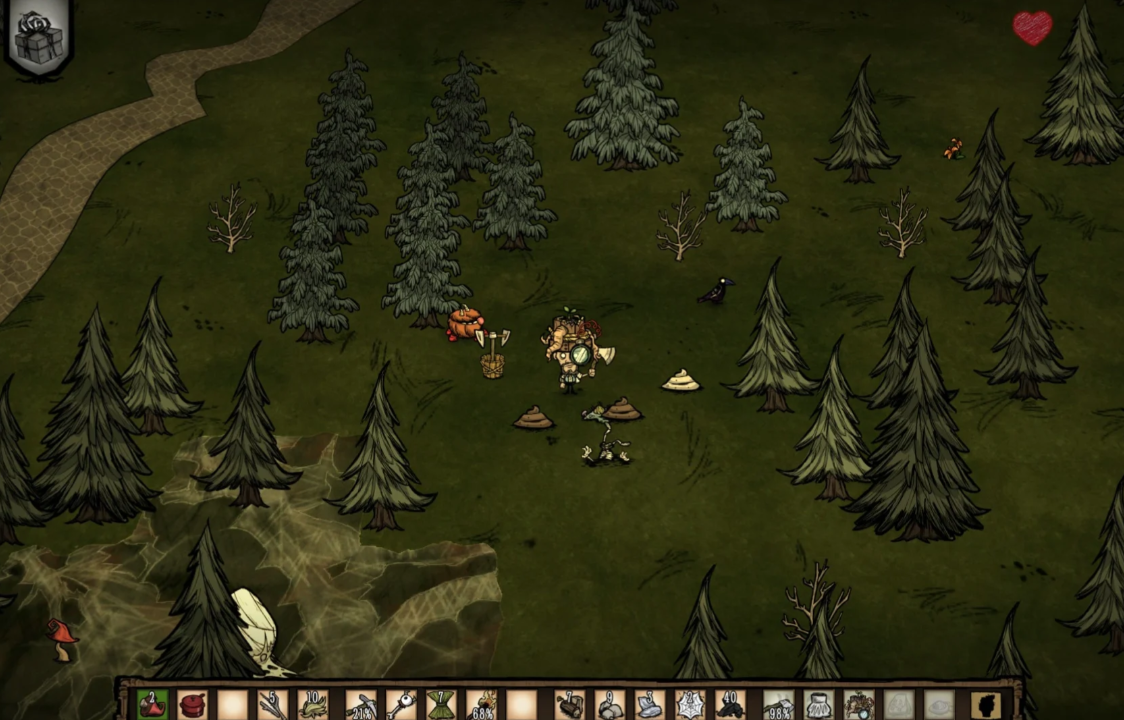This screenshot has height=720, width=1124.
Task: Select the red cap mushroom slot
Action: [x=152, y=705]
